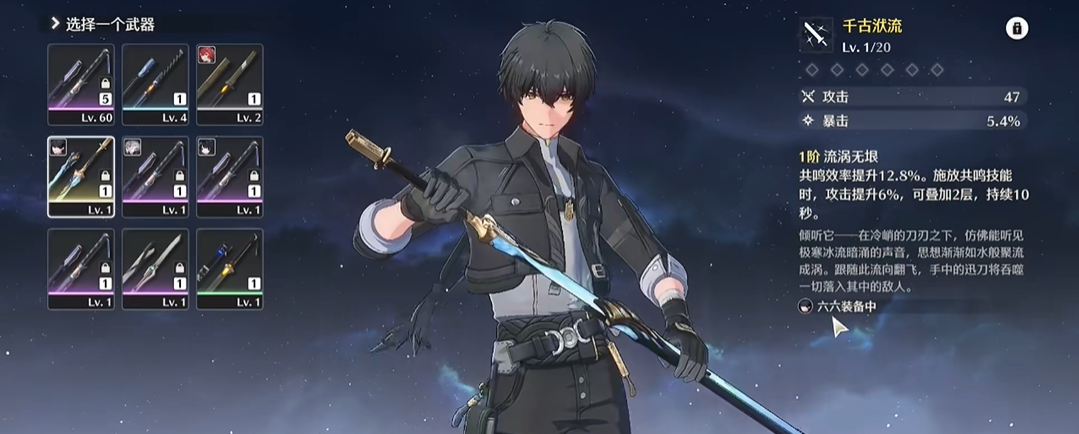
Task: Select the Lv. 60 weapon slot
Action: tap(81, 84)
